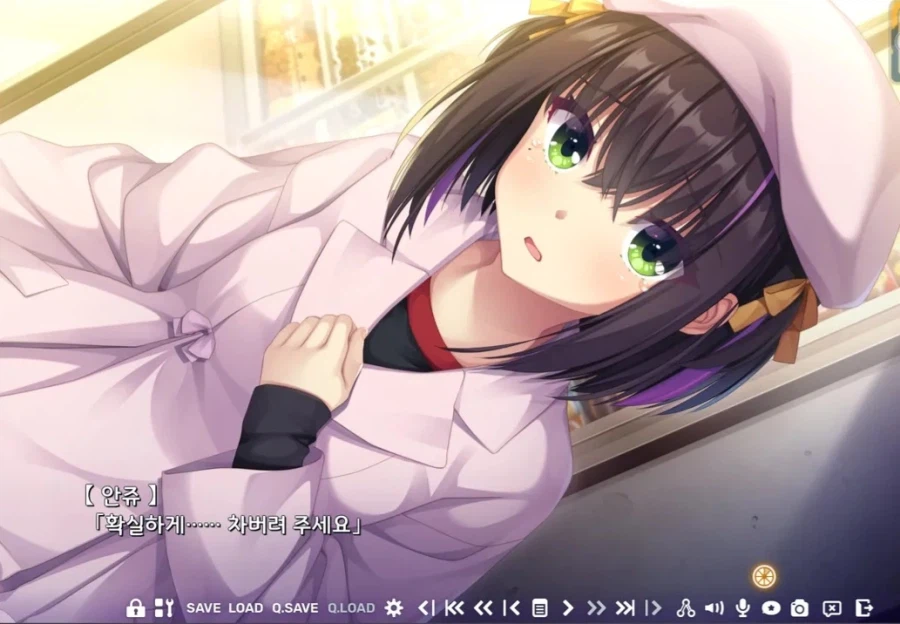This screenshot has height=624, width=900.
Task: Click the microphone icon
Action: pos(743,608)
